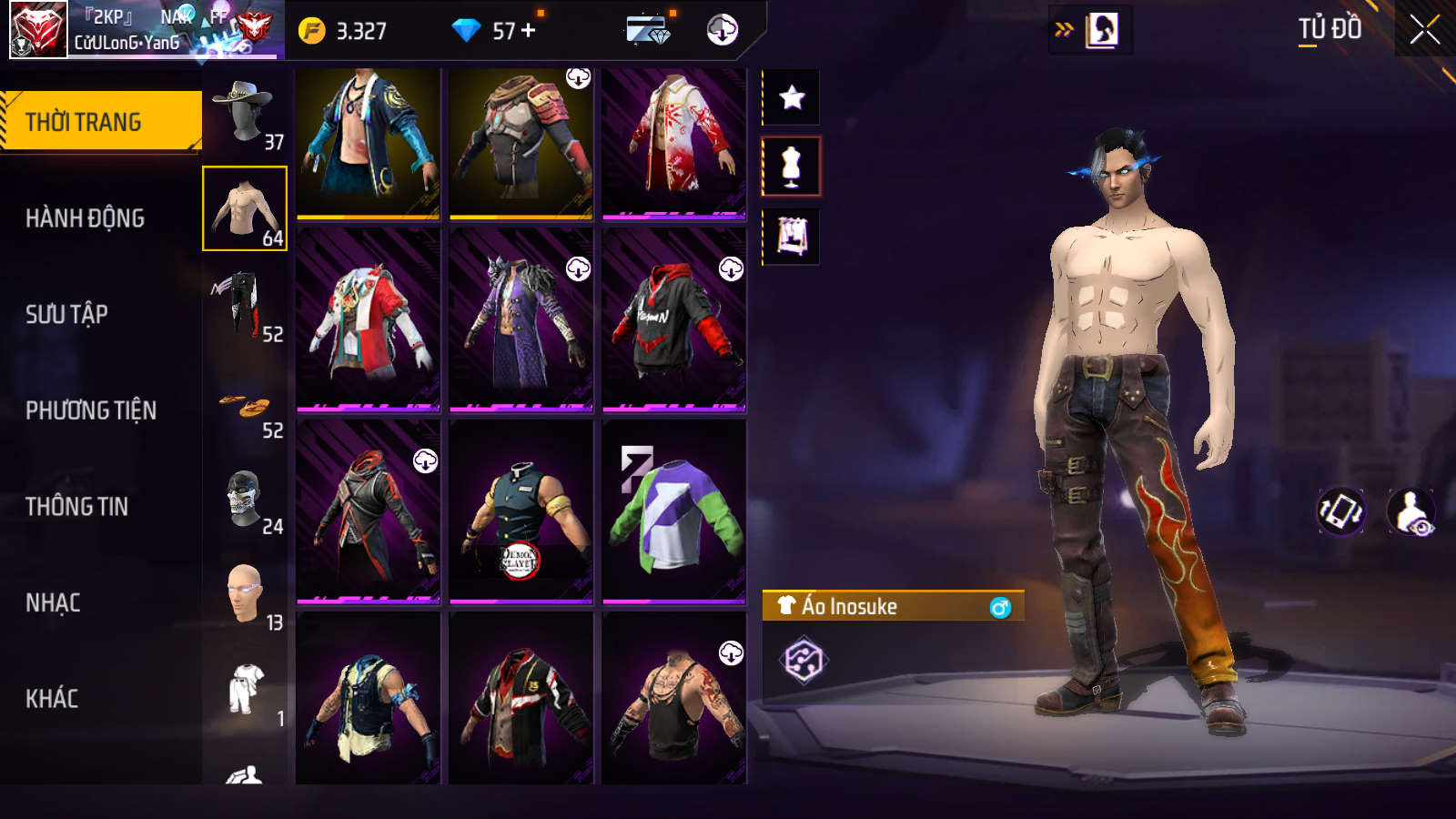Open the SƯU TẬP collection menu
Image resolution: width=1456 pixels, height=819 pixels.
click(x=66, y=315)
